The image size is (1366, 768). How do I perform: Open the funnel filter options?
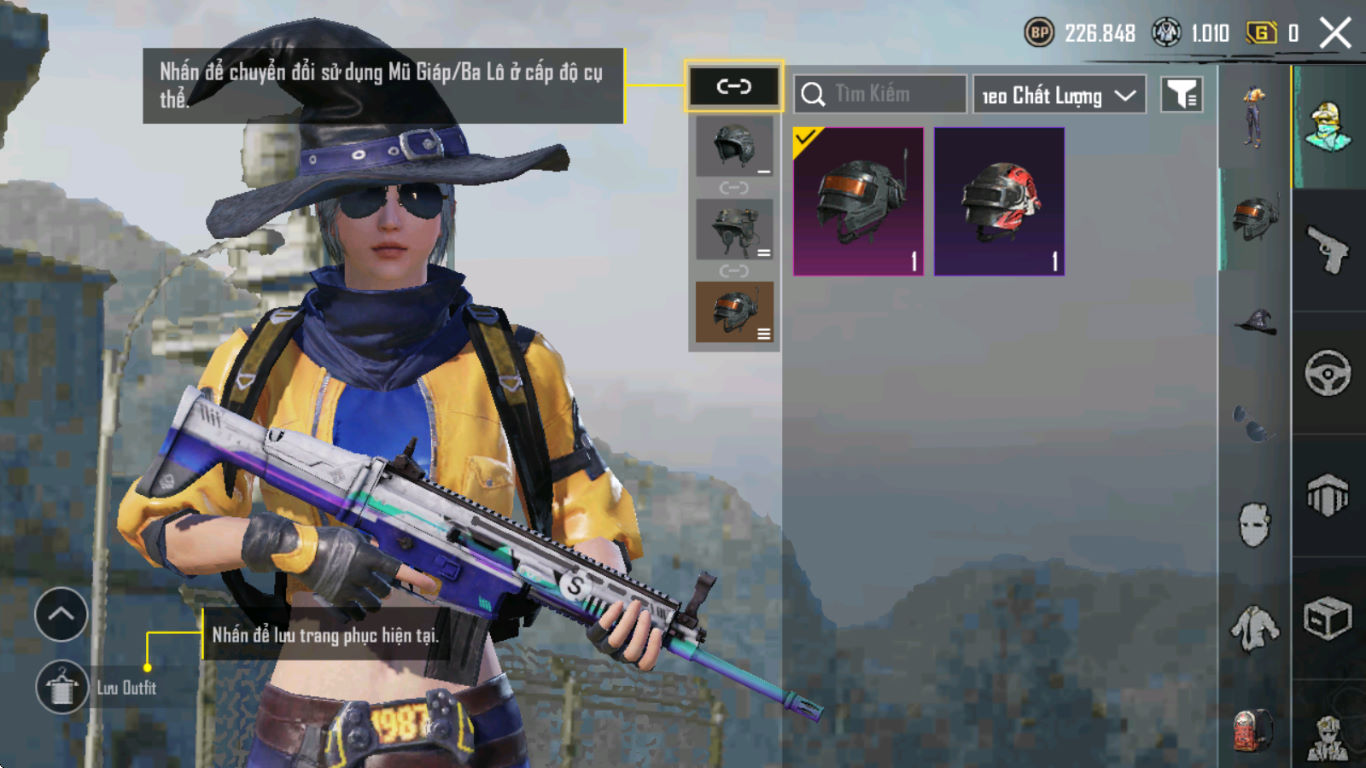coord(1181,94)
